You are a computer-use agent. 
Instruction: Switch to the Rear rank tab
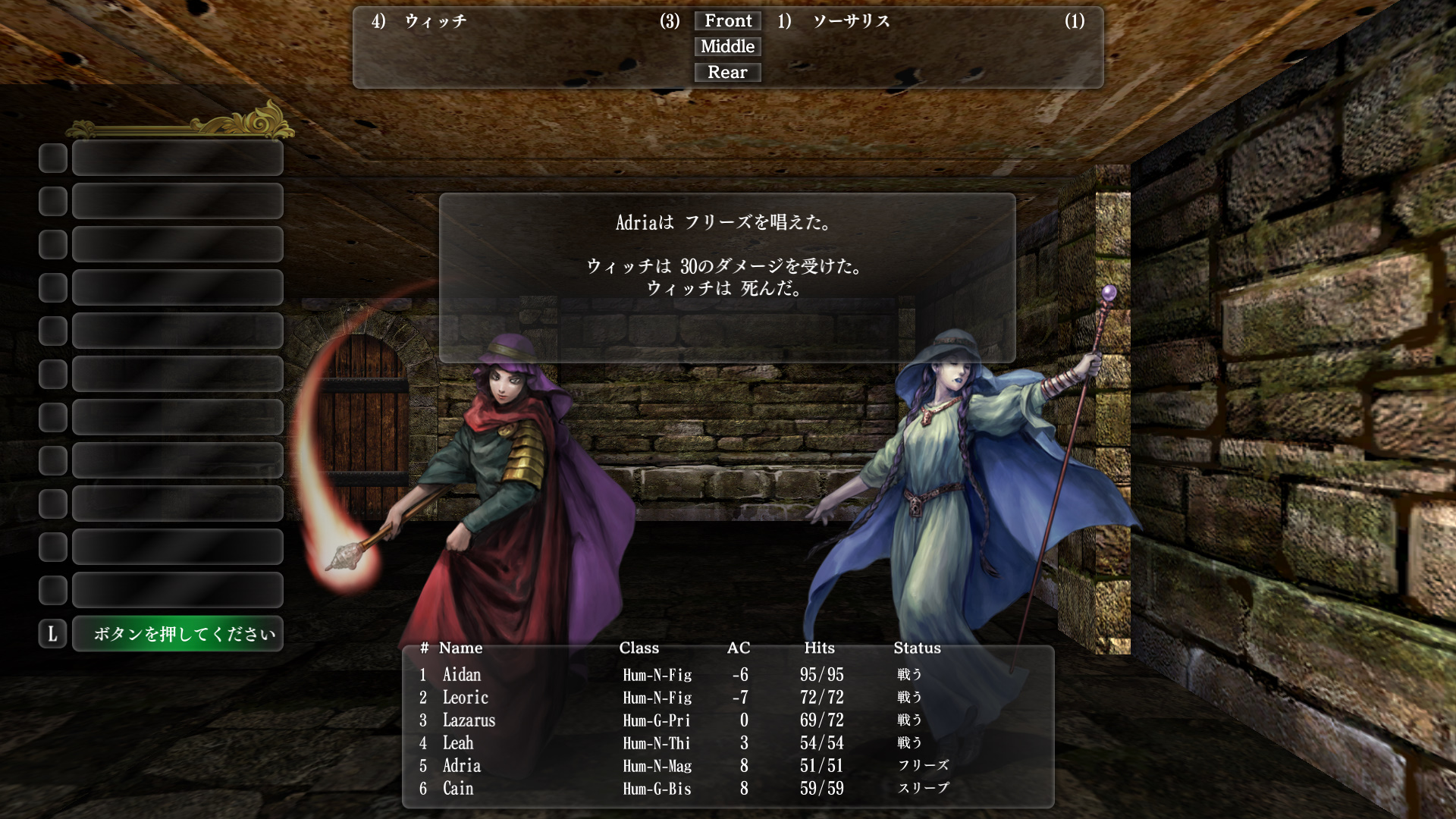pos(727,72)
